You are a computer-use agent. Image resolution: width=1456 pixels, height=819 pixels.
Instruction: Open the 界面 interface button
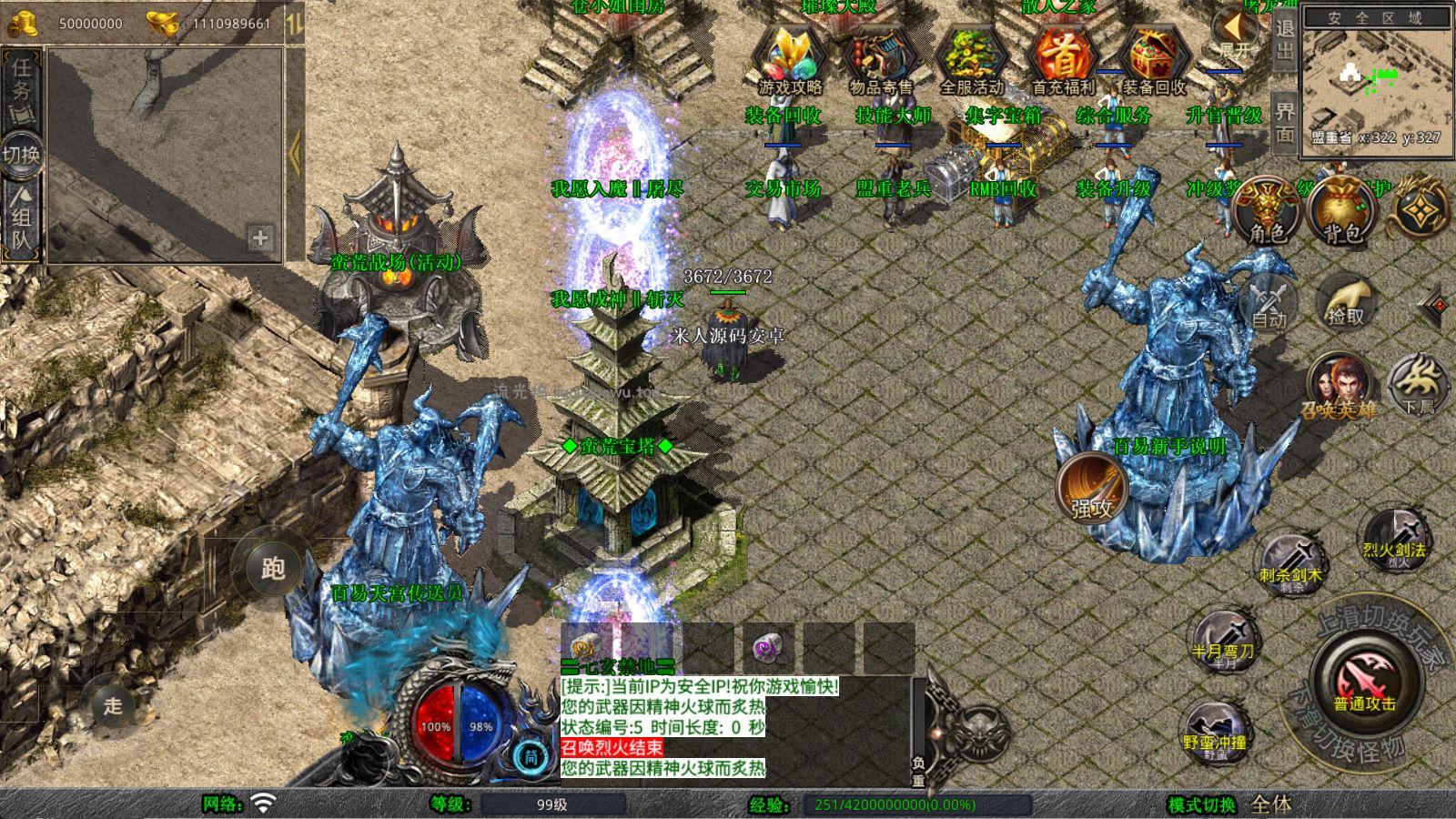click(1285, 122)
